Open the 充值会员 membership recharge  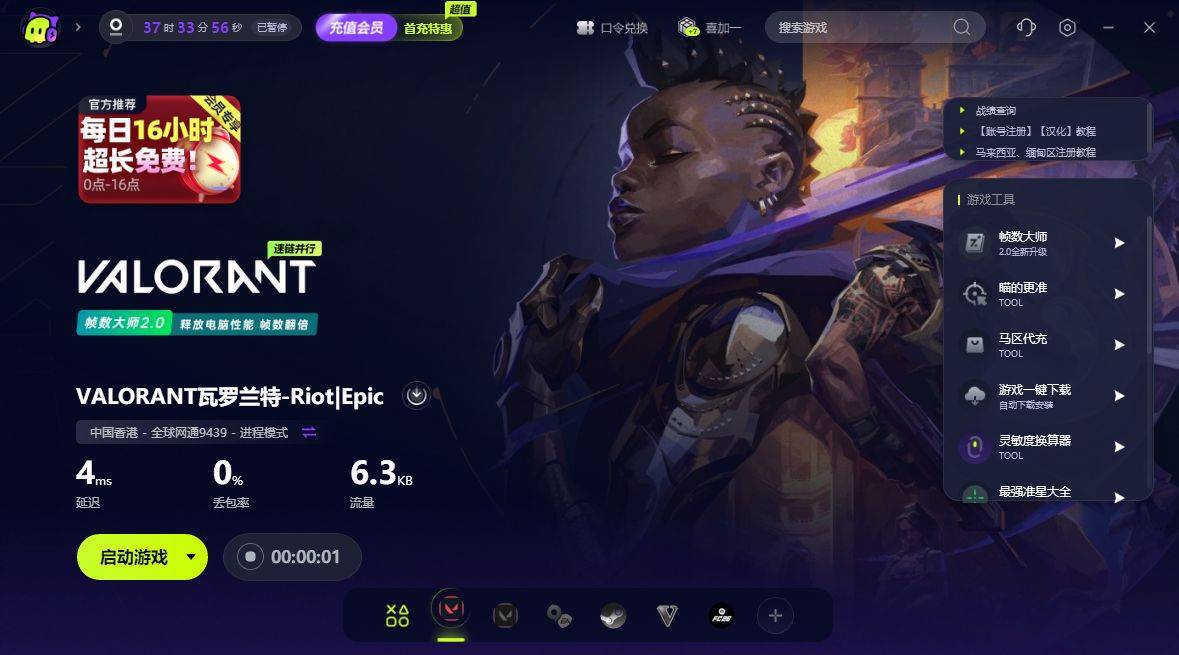[356, 28]
